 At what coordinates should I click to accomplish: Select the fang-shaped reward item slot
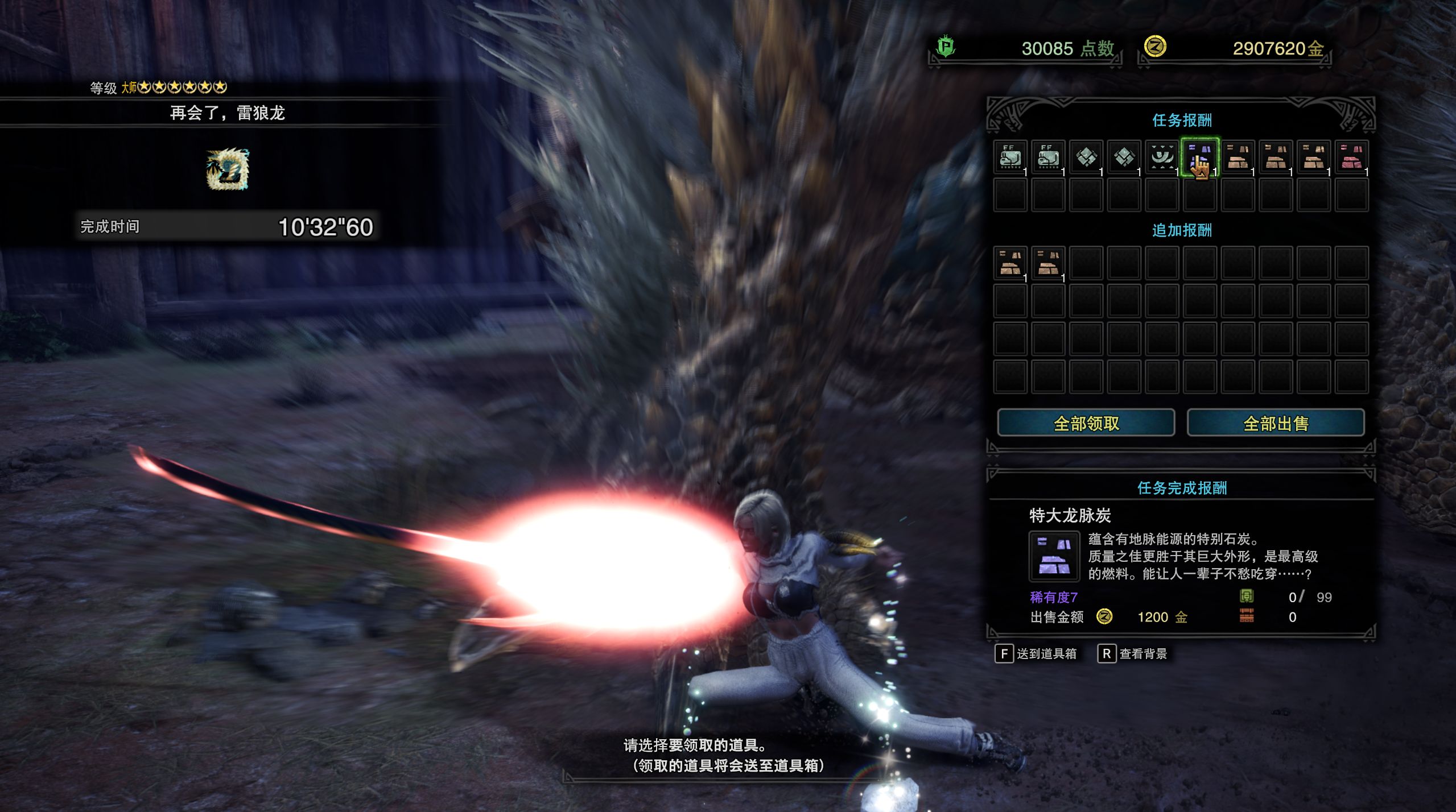pos(1161,157)
